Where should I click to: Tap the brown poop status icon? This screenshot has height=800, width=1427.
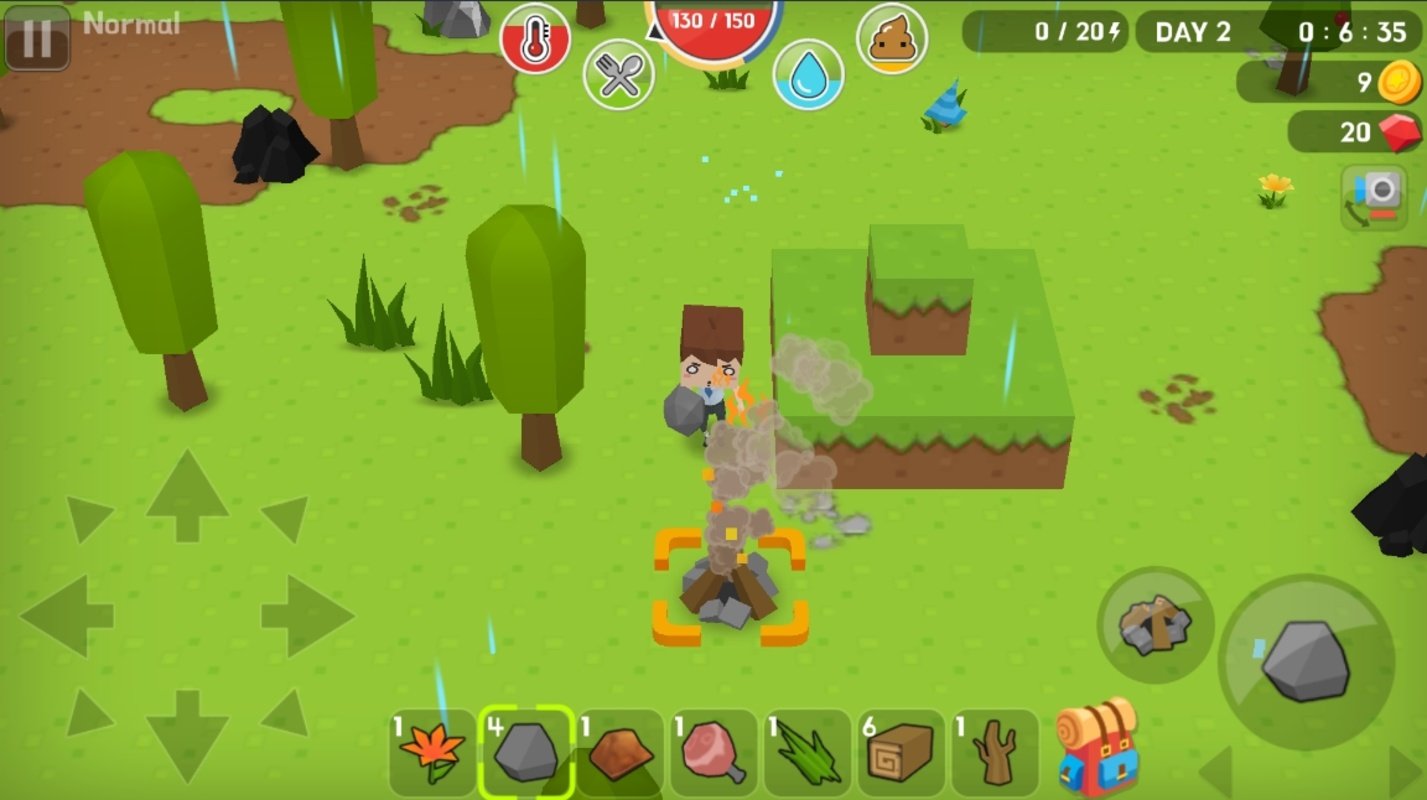[x=892, y=38]
